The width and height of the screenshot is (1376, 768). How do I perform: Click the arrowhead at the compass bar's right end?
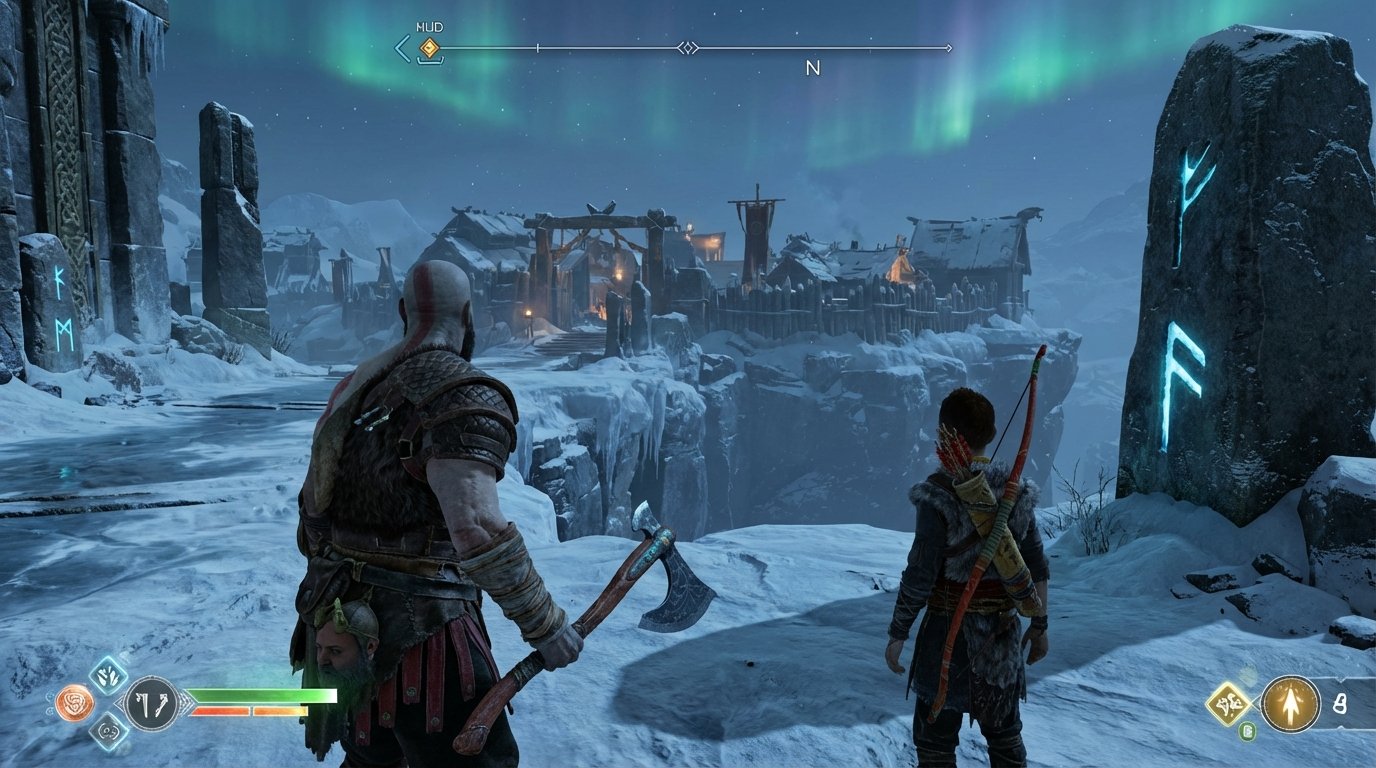tap(950, 47)
